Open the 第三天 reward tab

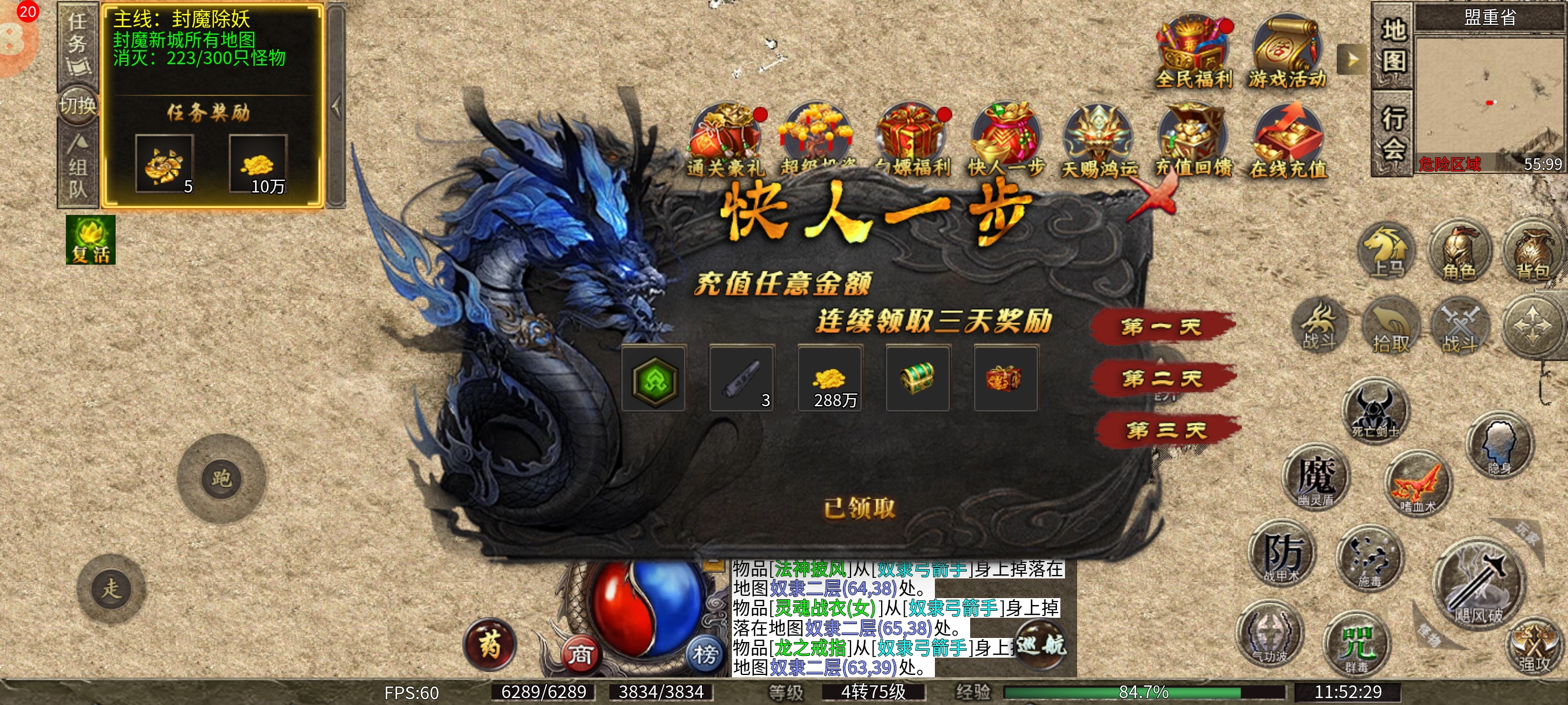click(x=1165, y=431)
